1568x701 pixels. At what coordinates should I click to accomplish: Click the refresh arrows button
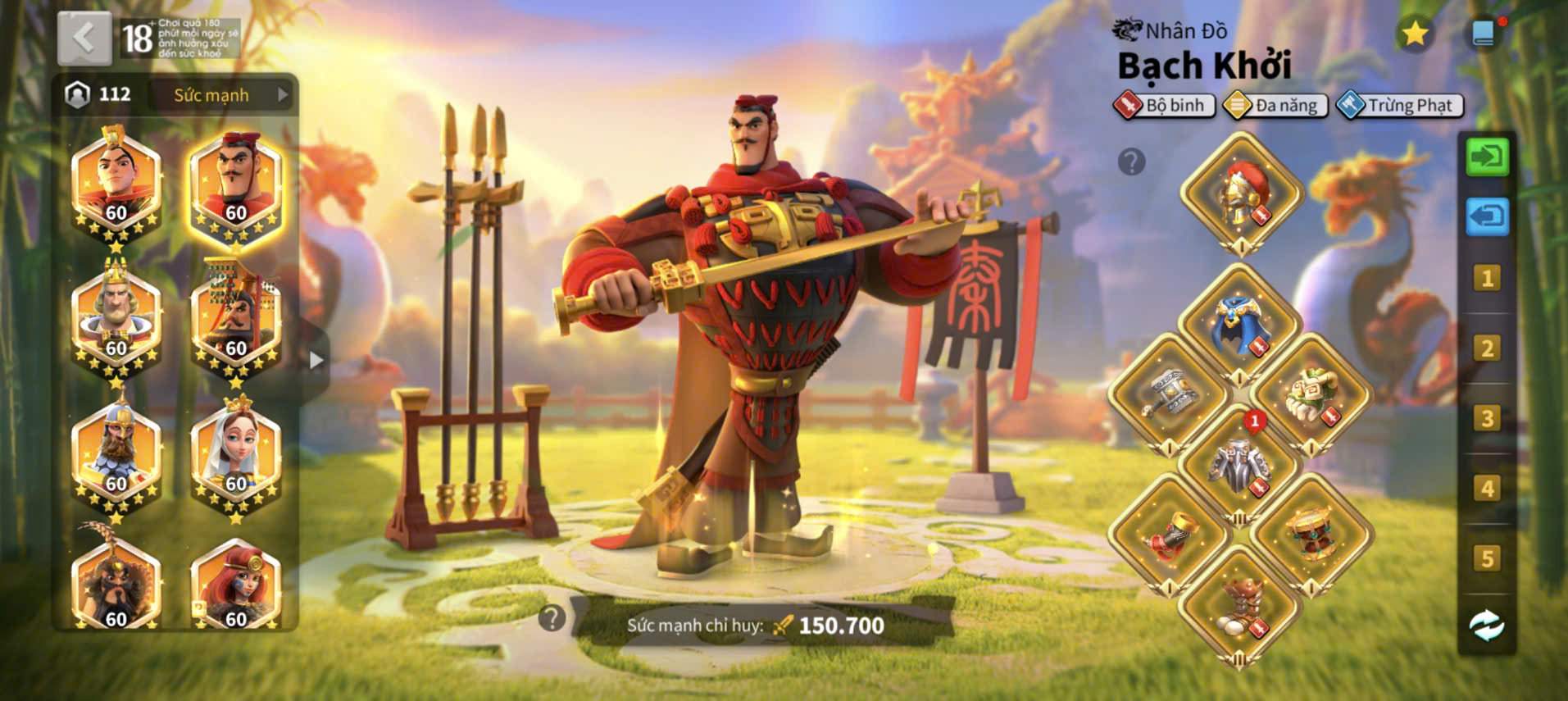click(1487, 626)
